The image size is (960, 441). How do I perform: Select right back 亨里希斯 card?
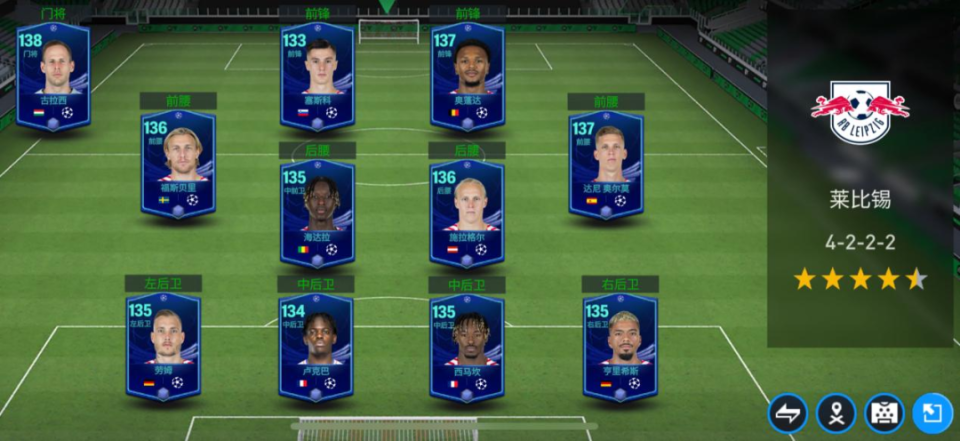tap(620, 346)
